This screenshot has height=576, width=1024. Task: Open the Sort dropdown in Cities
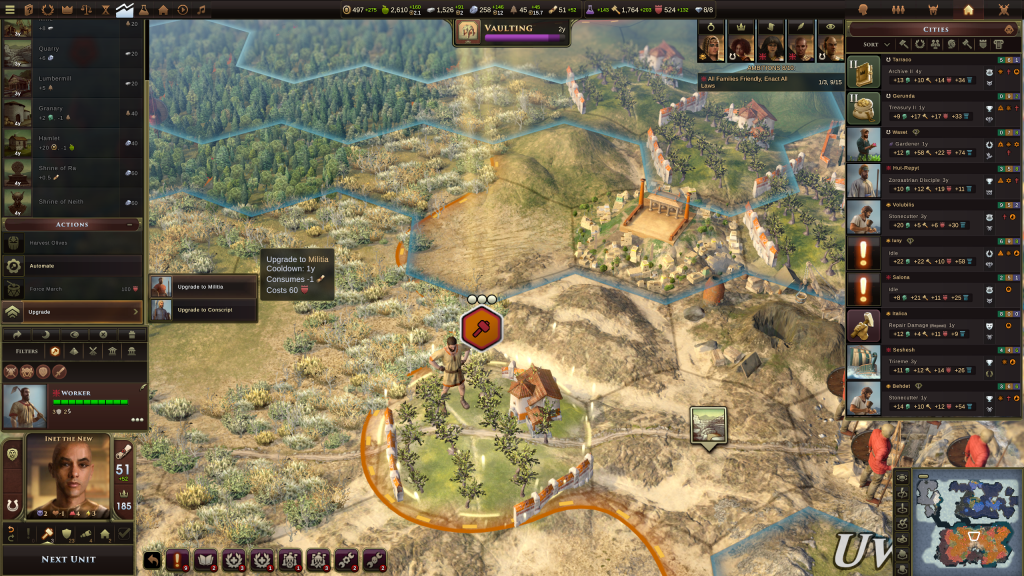click(x=876, y=44)
